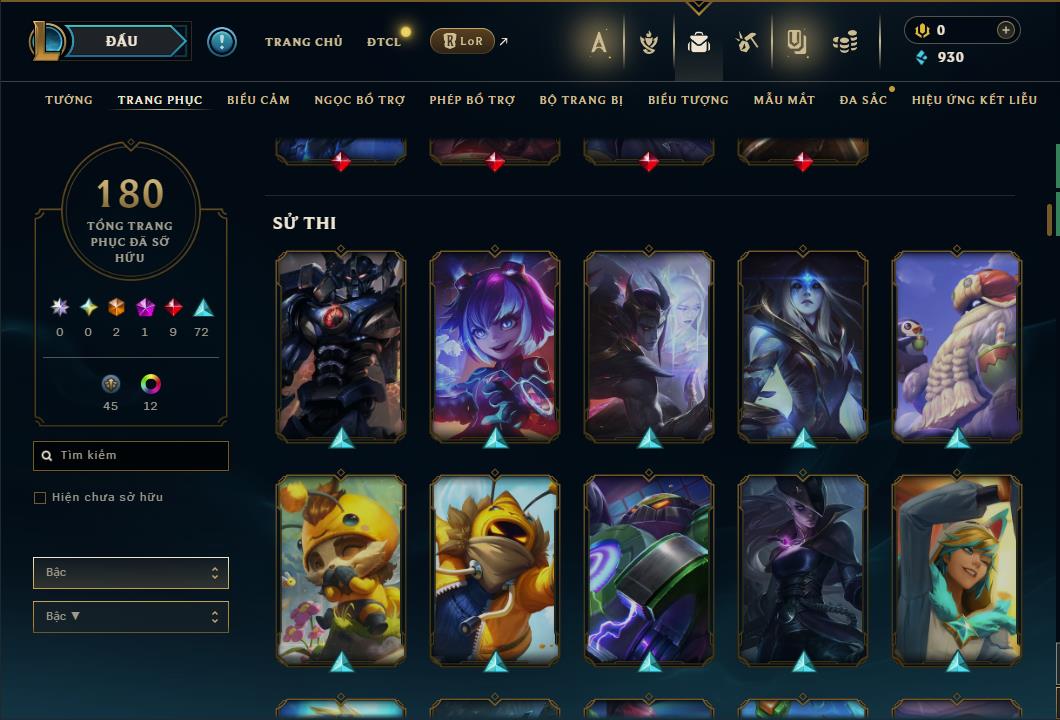
Task: Open the coin stack store icon
Action: 845,42
